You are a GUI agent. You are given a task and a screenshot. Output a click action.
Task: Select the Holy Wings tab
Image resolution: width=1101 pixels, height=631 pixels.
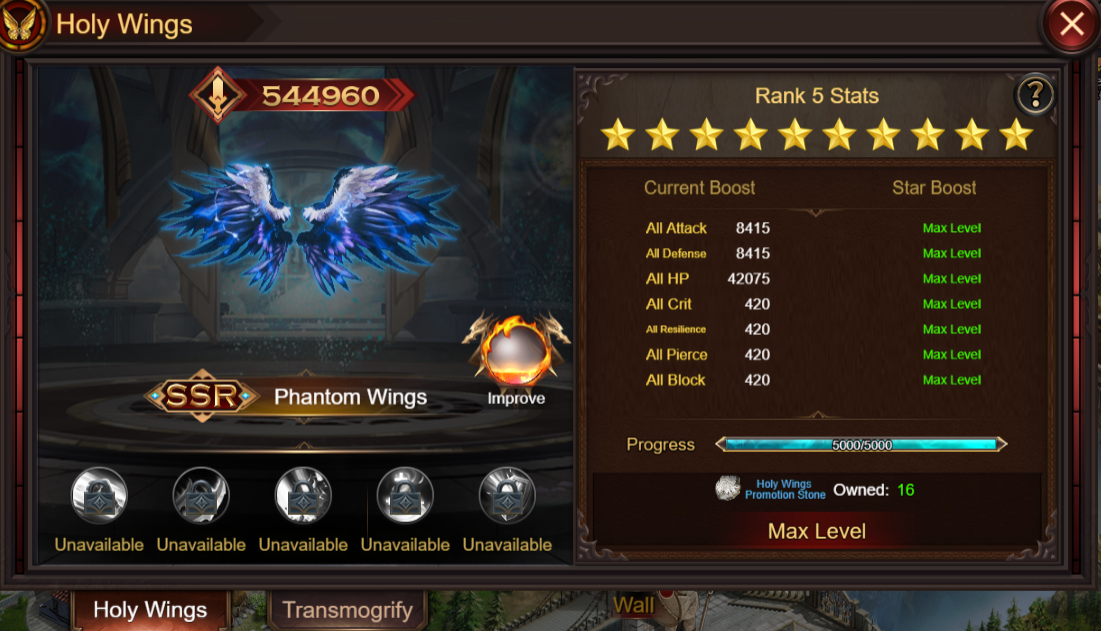tap(150, 610)
